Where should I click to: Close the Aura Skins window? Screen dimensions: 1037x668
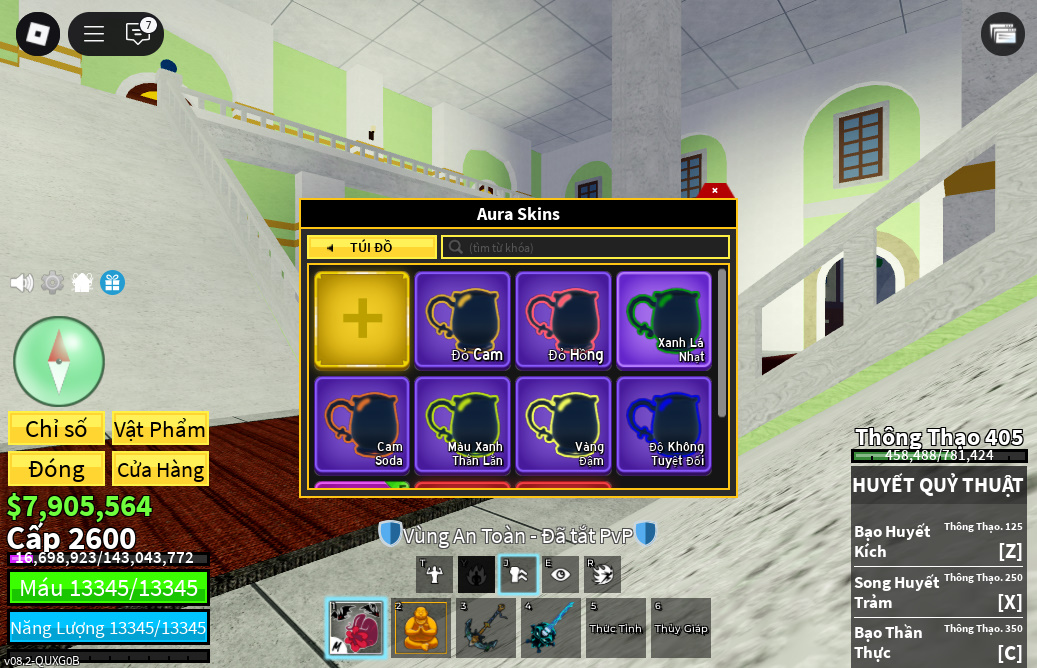714,190
